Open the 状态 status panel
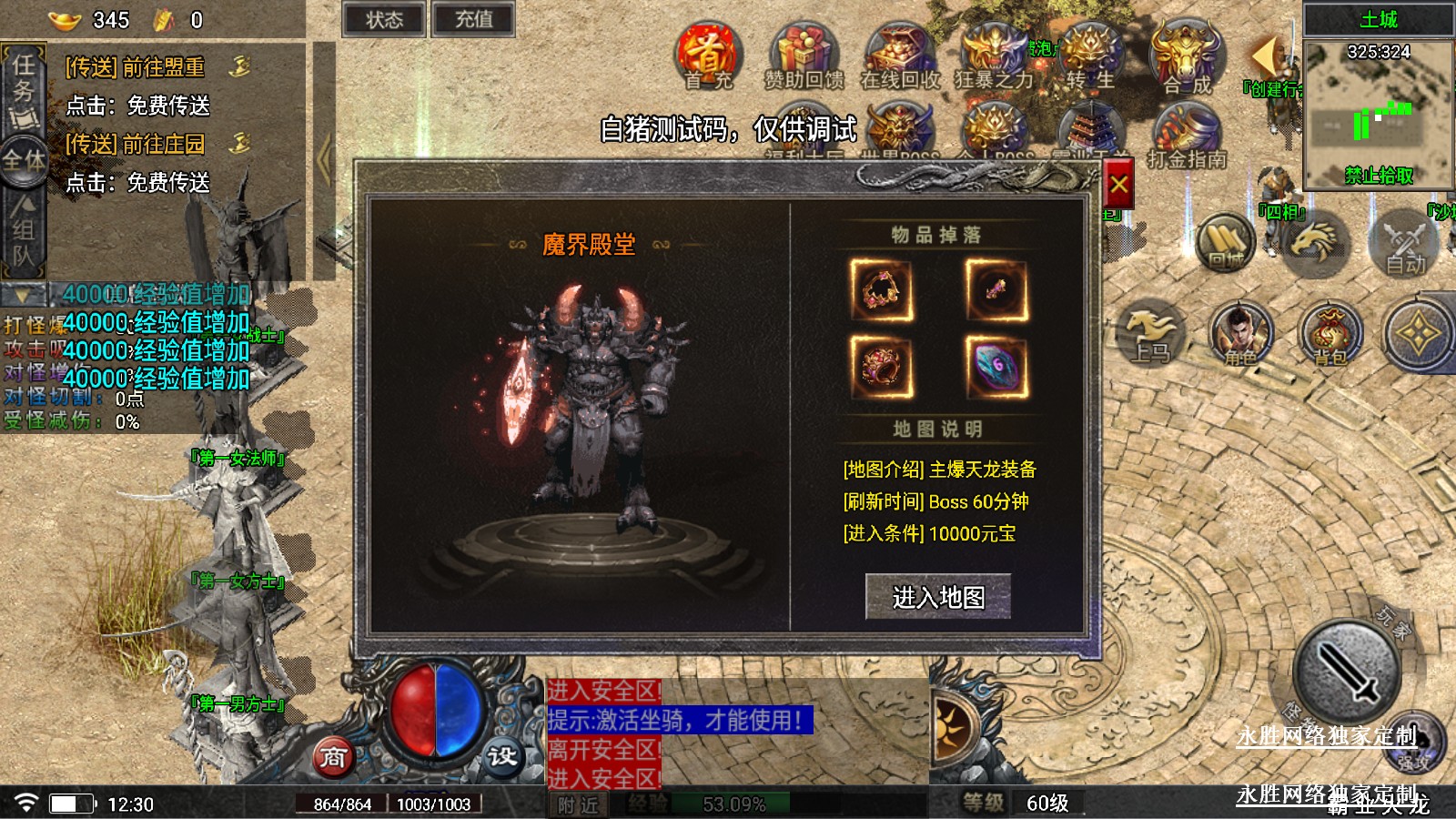Viewport: 1456px width, 819px height. 383,20
